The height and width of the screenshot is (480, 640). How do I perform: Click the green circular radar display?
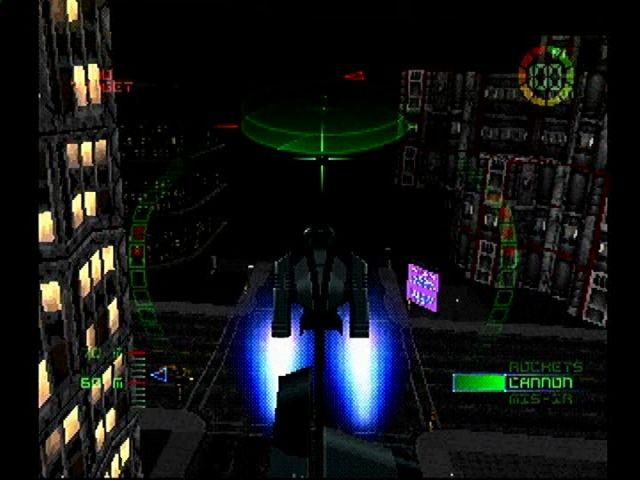pyautogui.click(x=322, y=128)
